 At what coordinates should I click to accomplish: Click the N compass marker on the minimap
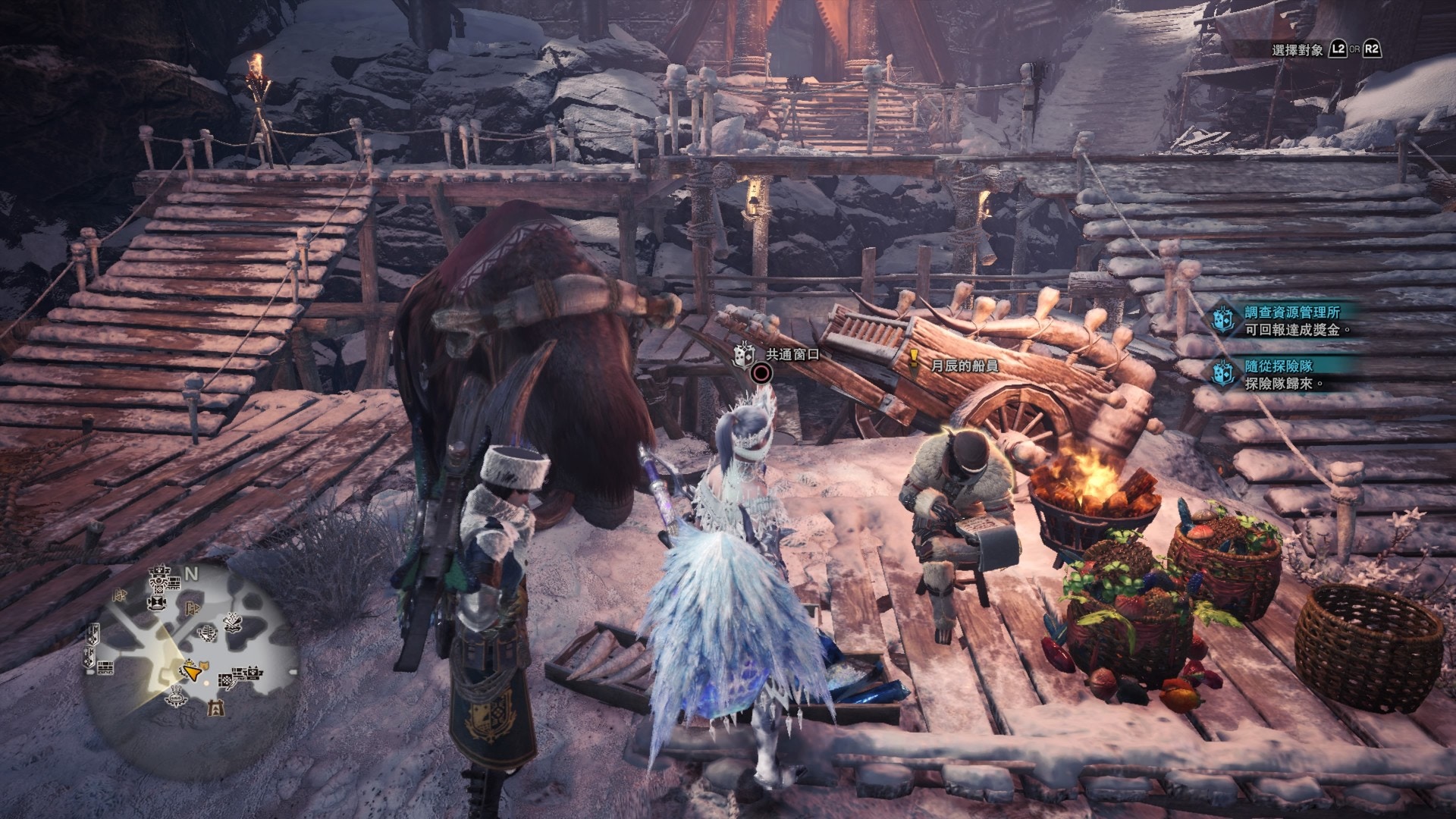[x=191, y=573]
